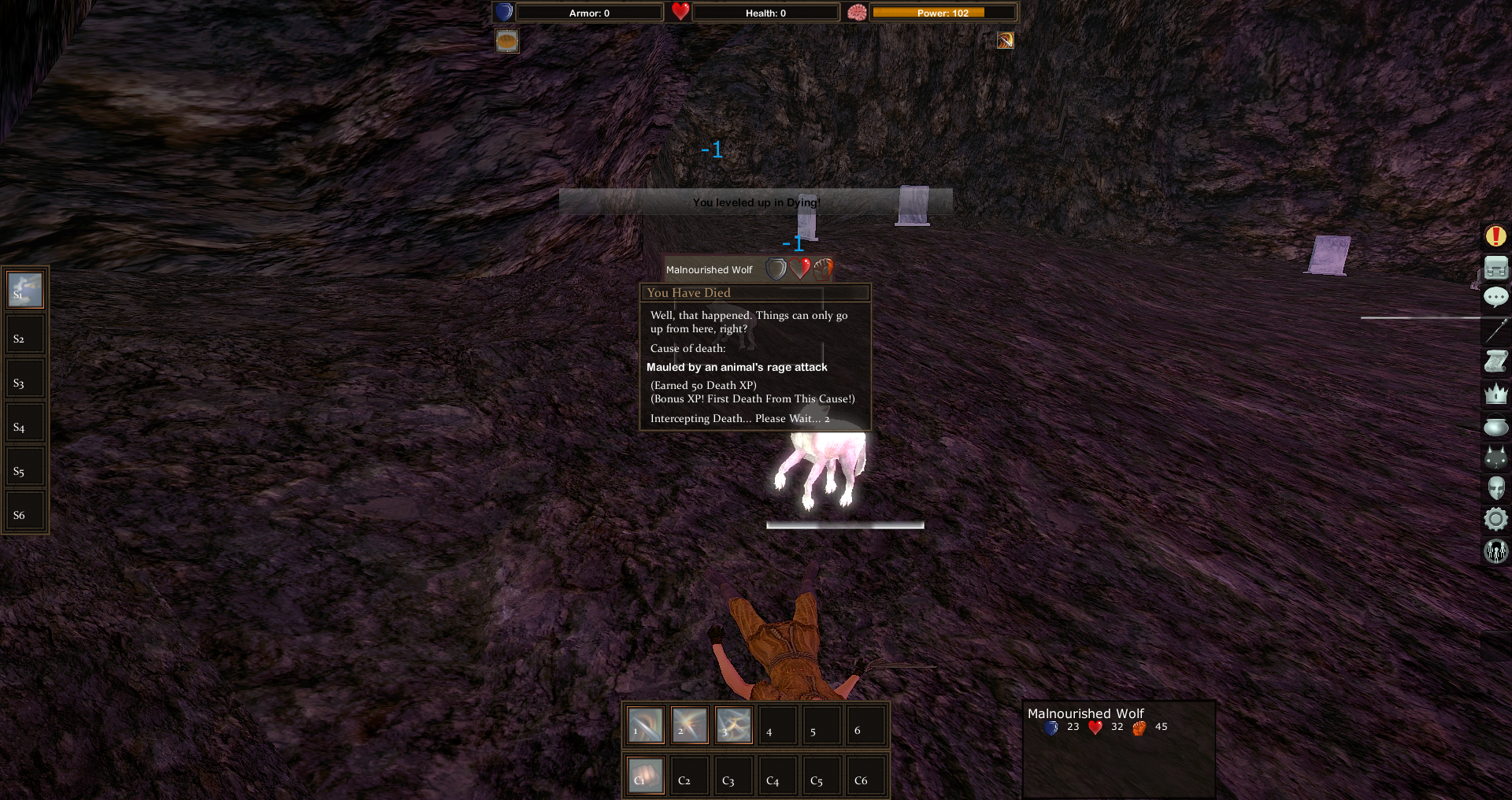Open the gear settings icon
Viewport: 1512px width, 800px height.
point(1495,519)
